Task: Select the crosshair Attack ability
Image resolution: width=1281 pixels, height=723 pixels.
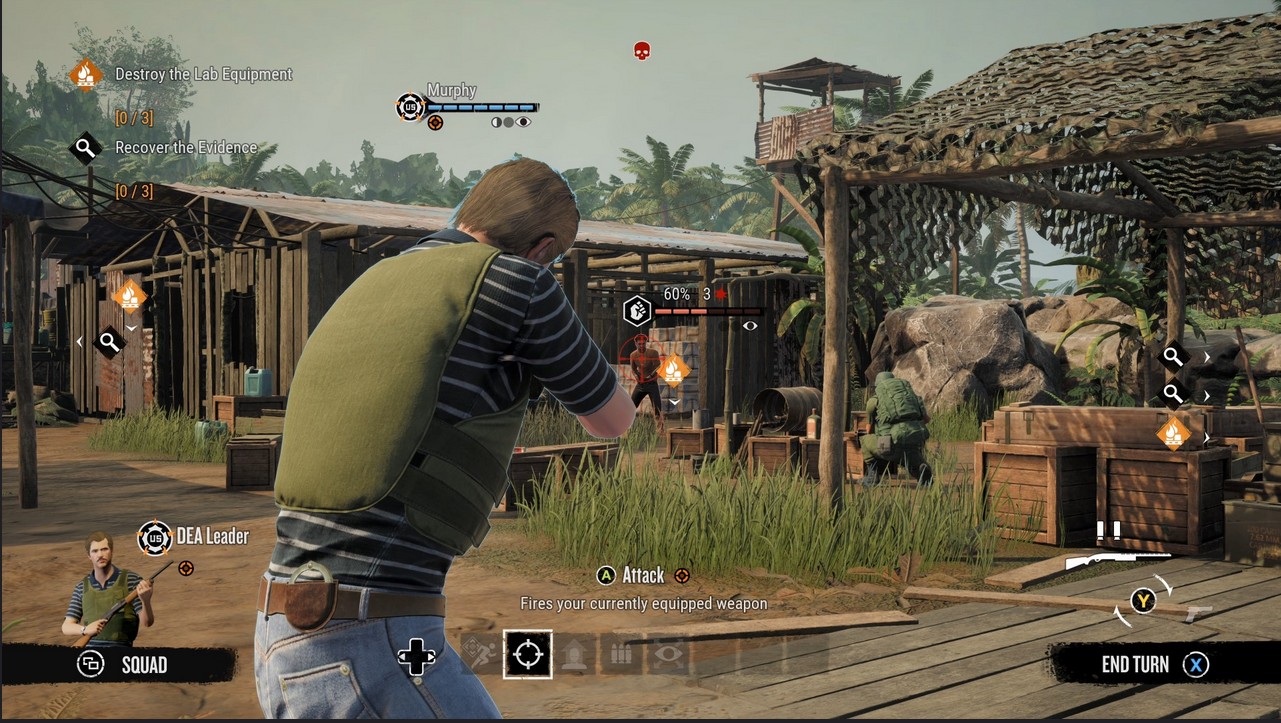Action: click(x=527, y=655)
